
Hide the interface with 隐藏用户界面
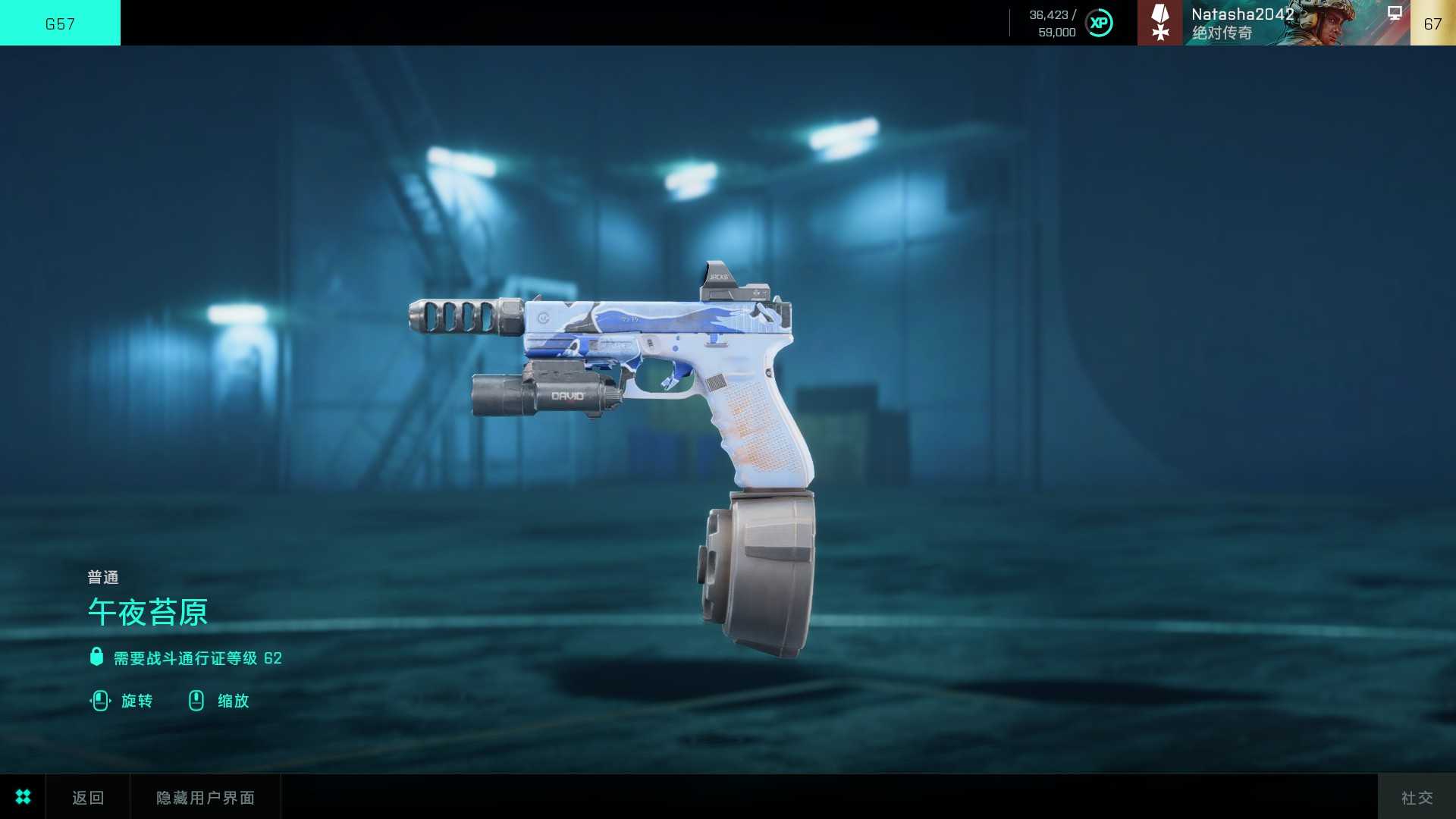pyautogui.click(x=206, y=797)
